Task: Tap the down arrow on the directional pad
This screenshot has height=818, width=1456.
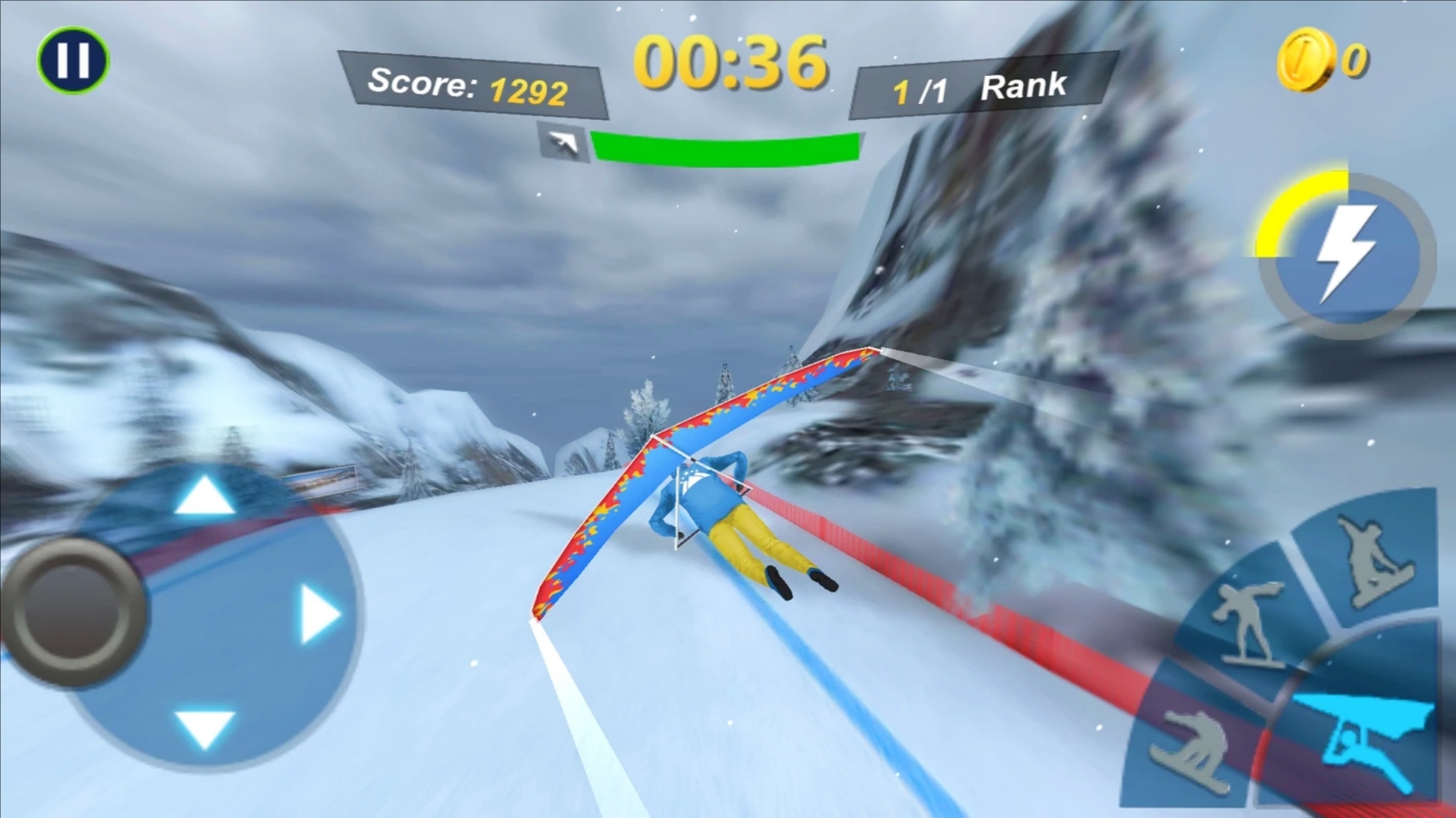Action: tap(204, 728)
